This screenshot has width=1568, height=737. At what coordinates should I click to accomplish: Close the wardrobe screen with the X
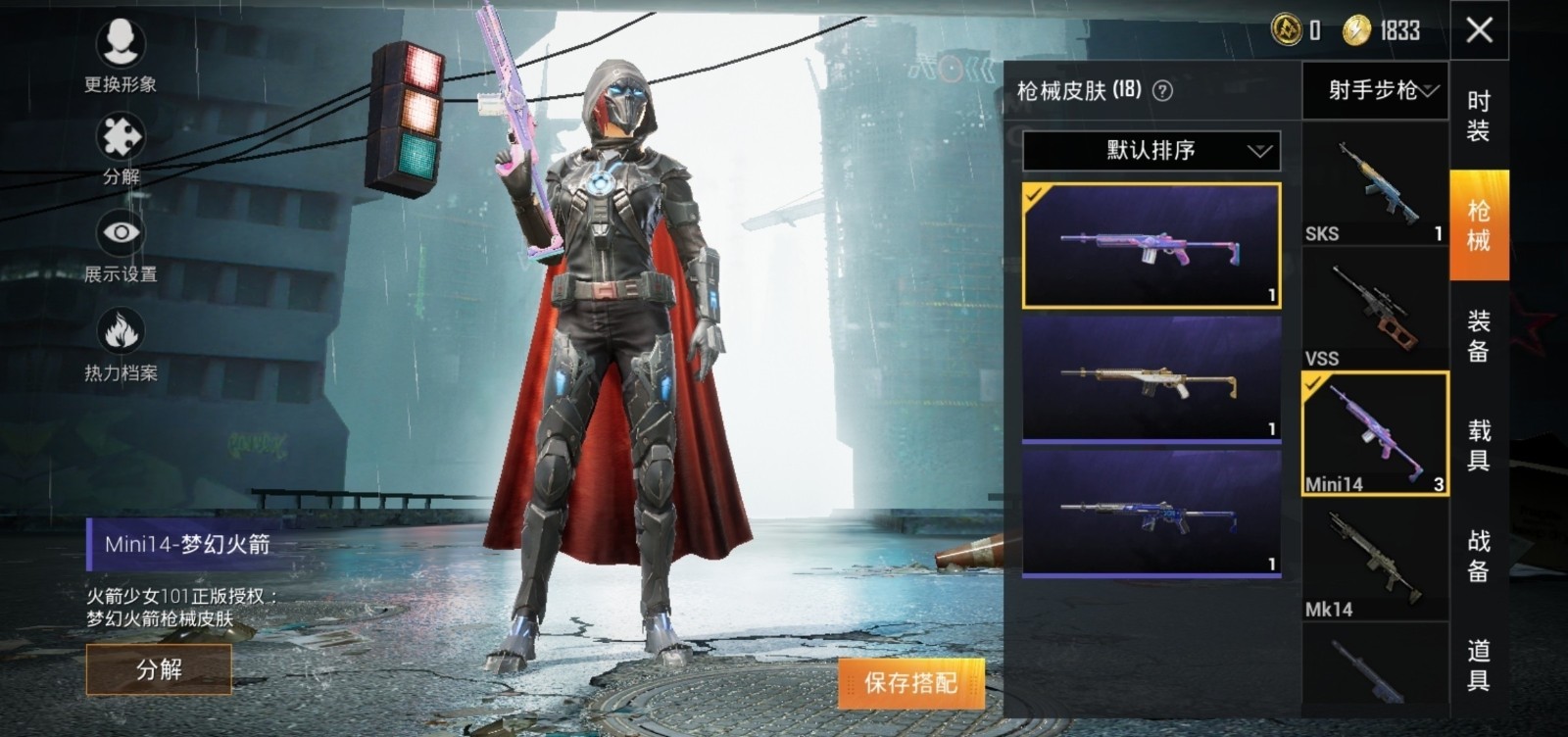pyautogui.click(x=1479, y=30)
